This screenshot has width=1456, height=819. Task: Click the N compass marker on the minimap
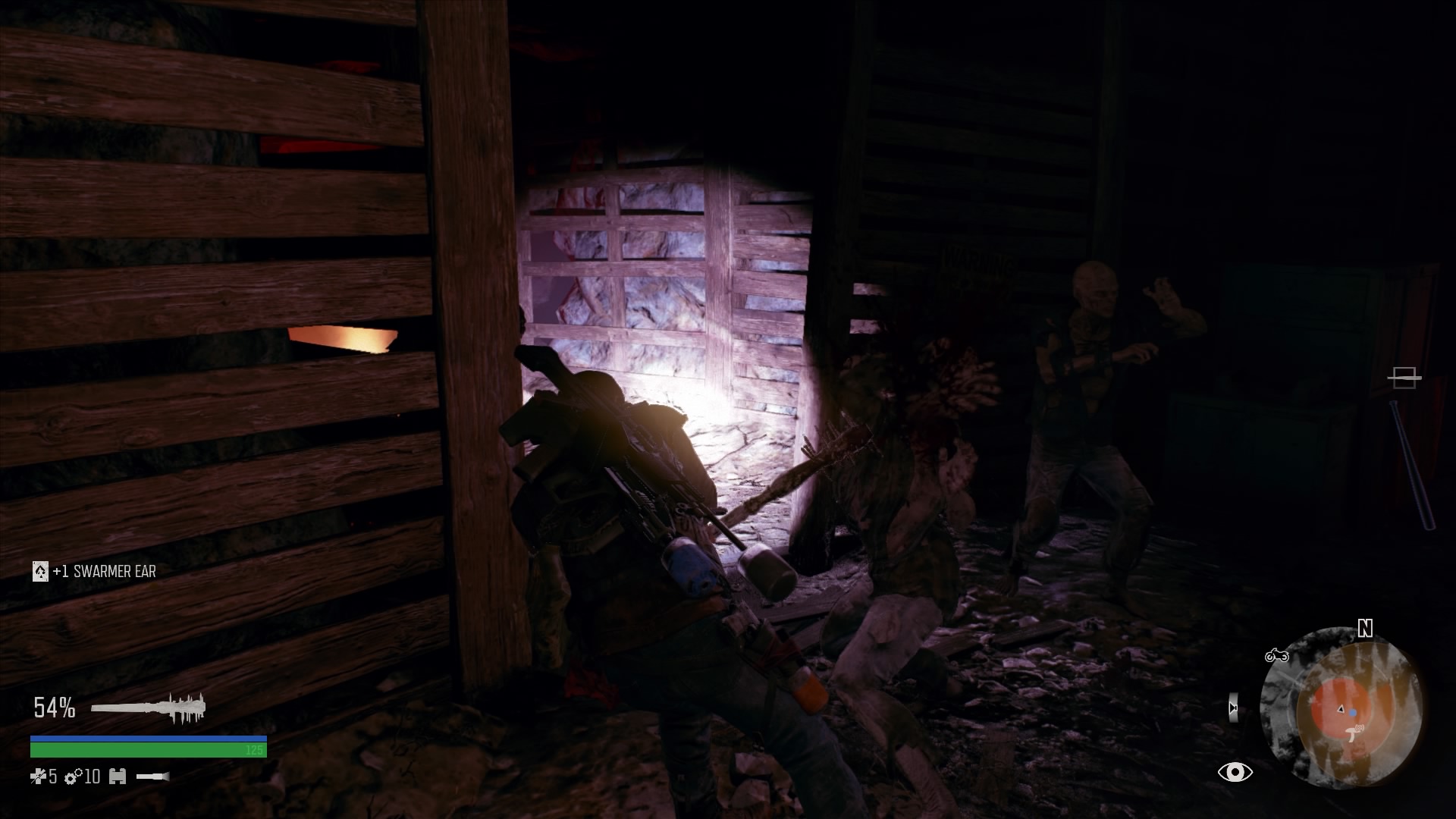[x=1365, y=629]
